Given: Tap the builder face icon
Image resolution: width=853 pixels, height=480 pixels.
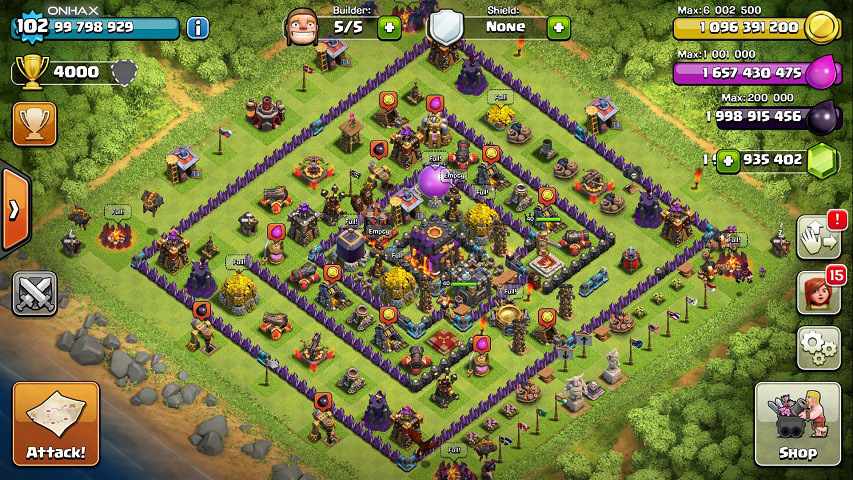Looking at the screenshot, I should point(301,27).
